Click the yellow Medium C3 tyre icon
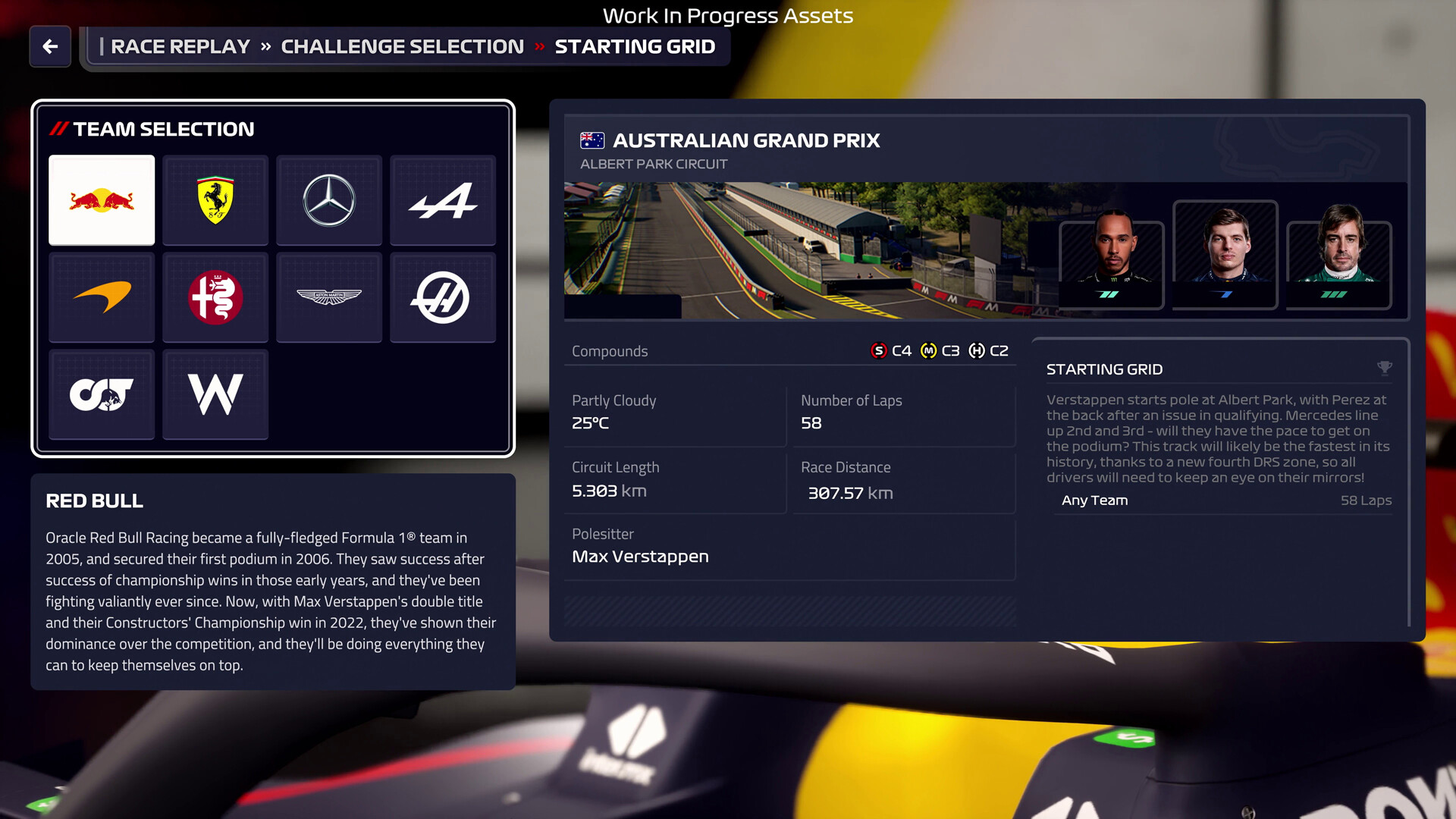 click(x=930, y=350)
